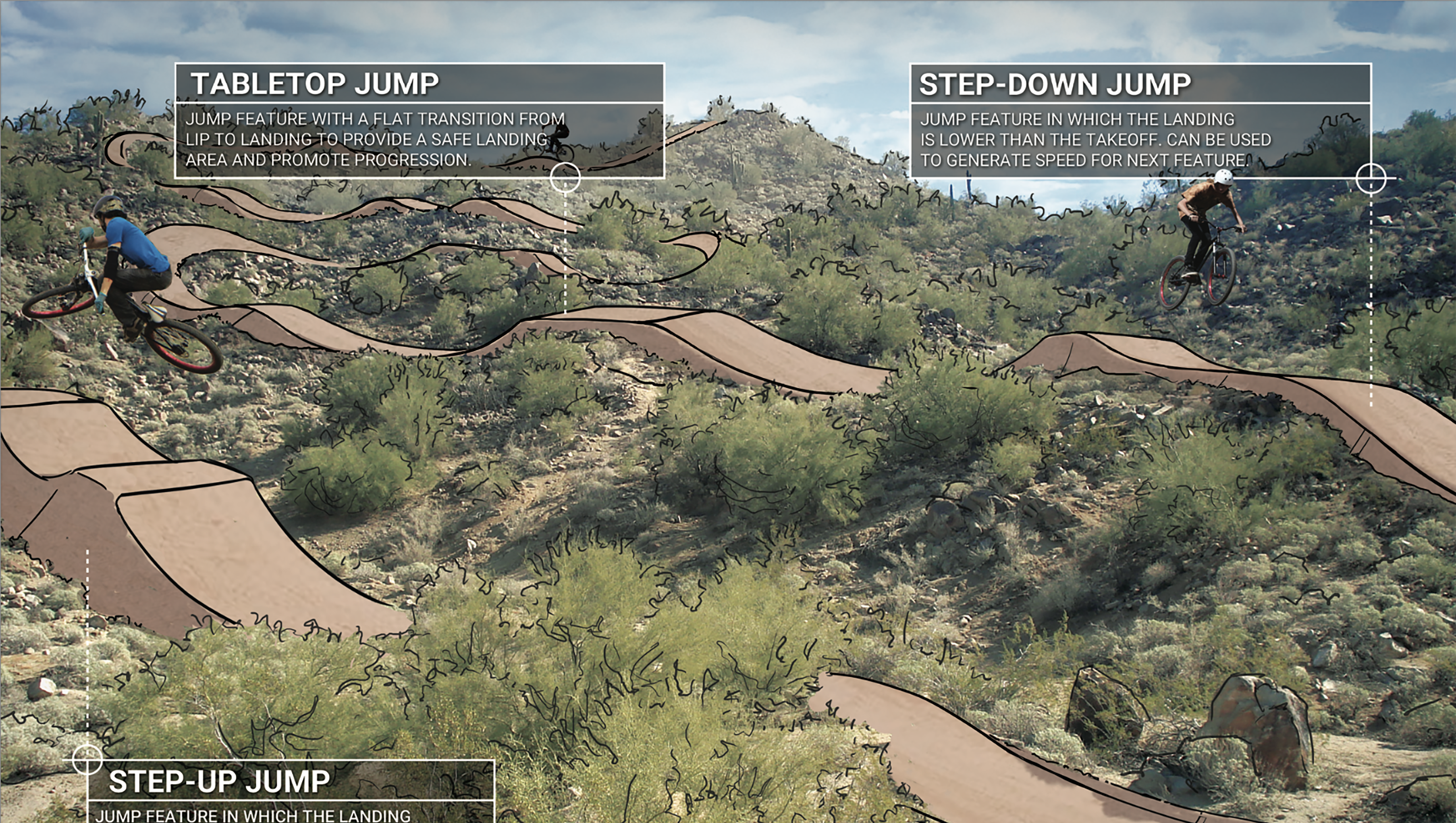1456x823 pixels.
Task: Click the Tabletop Jump circle marker
Action: tap(565, 177)
